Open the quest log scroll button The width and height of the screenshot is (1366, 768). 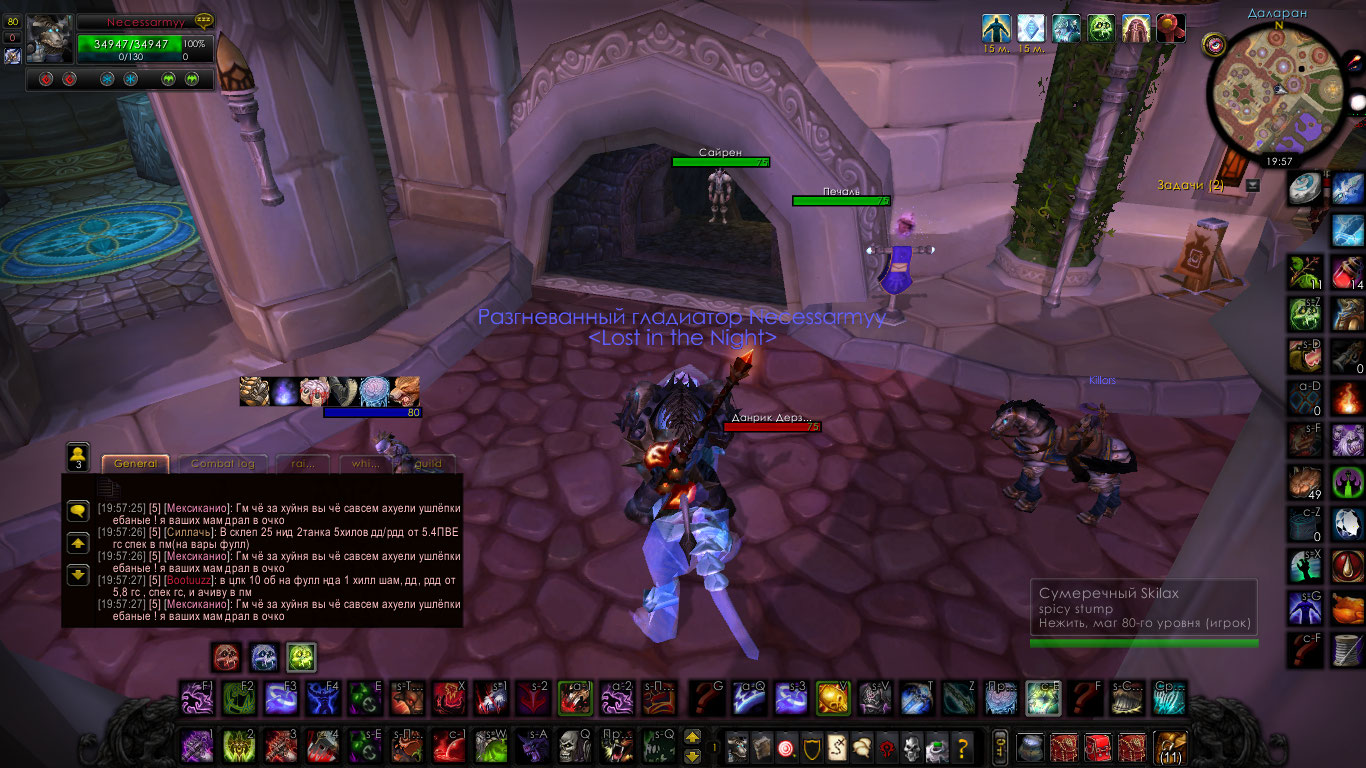(838, 747)
